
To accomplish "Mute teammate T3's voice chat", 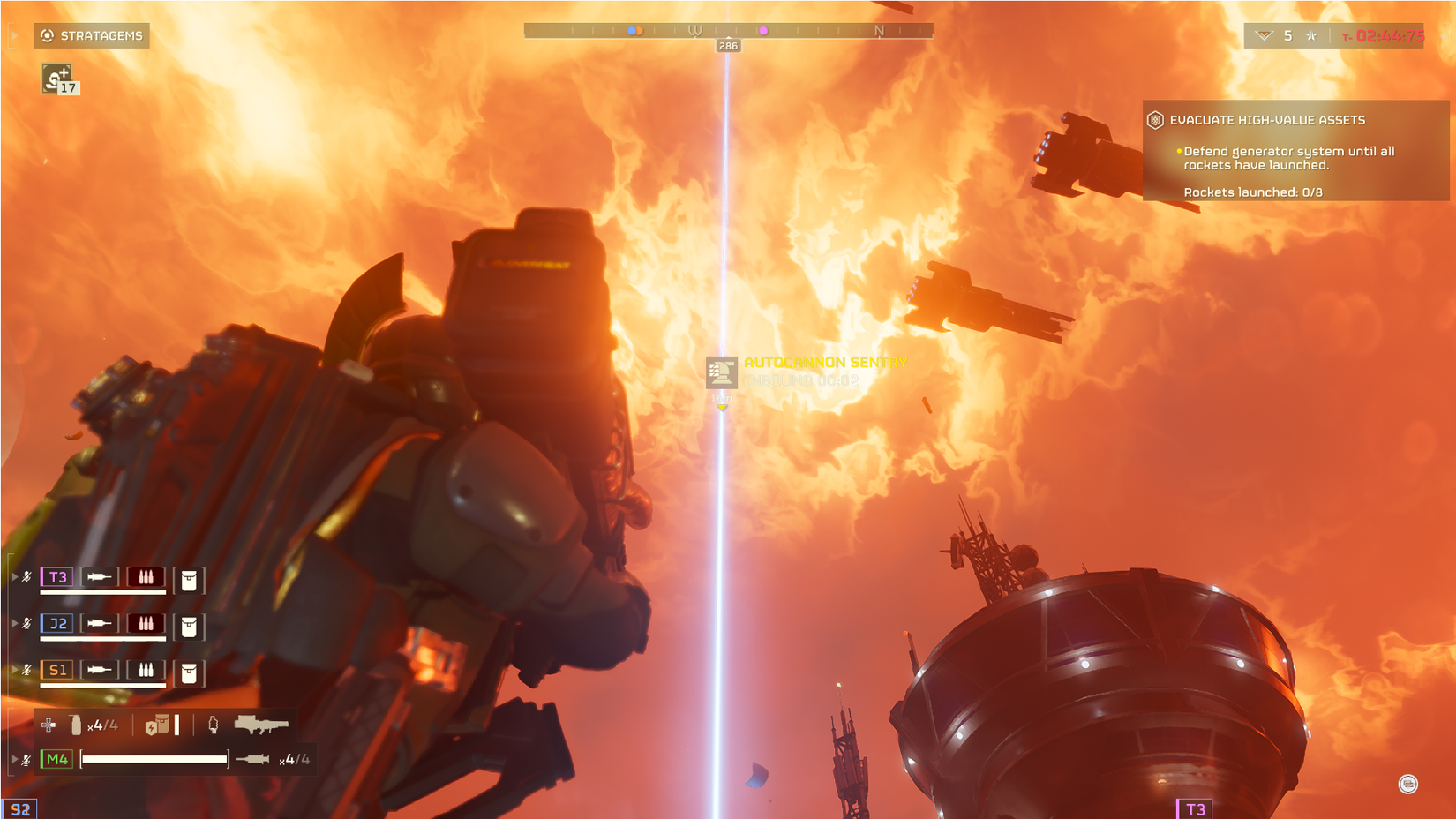I will tap(26, 576).
